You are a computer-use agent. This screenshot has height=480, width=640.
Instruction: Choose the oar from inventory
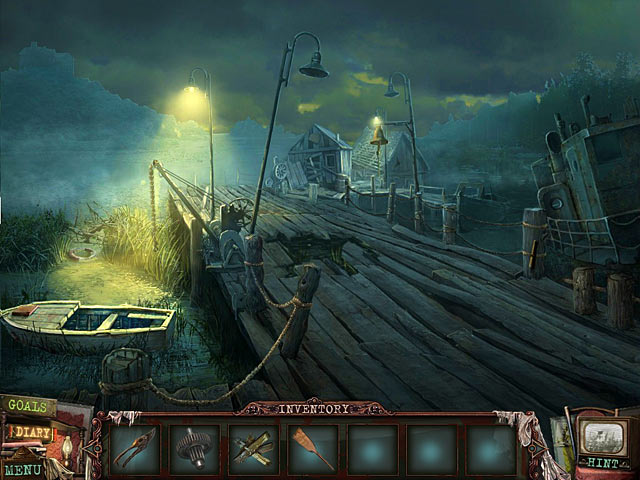tap(312, 448)
